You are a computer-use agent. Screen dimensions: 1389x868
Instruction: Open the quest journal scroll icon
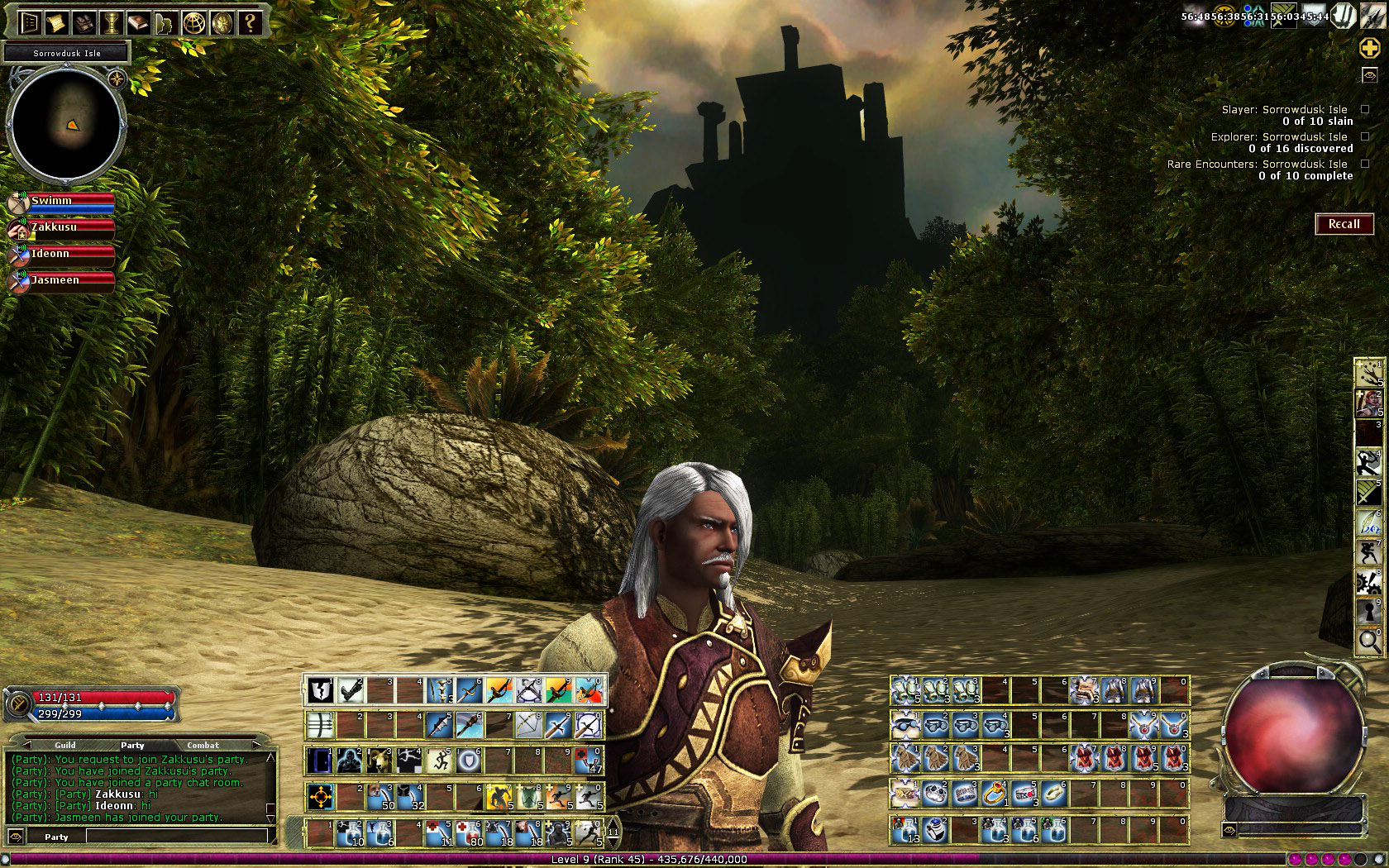56,23
